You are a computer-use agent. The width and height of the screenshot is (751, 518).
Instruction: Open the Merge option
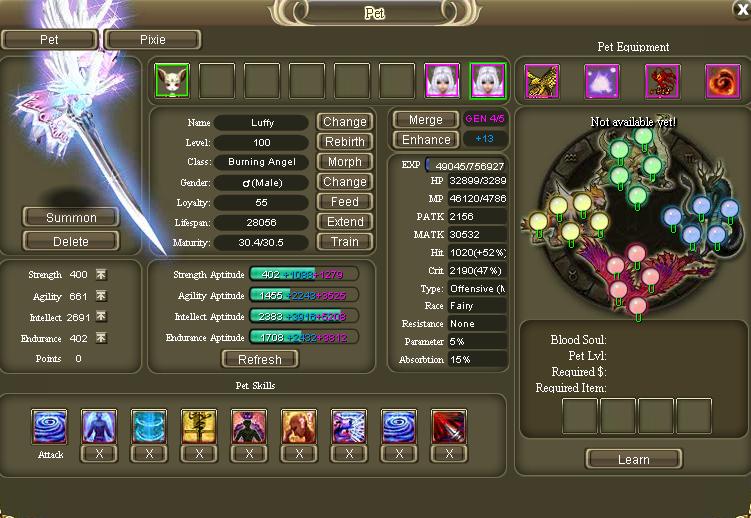(426, 120)
